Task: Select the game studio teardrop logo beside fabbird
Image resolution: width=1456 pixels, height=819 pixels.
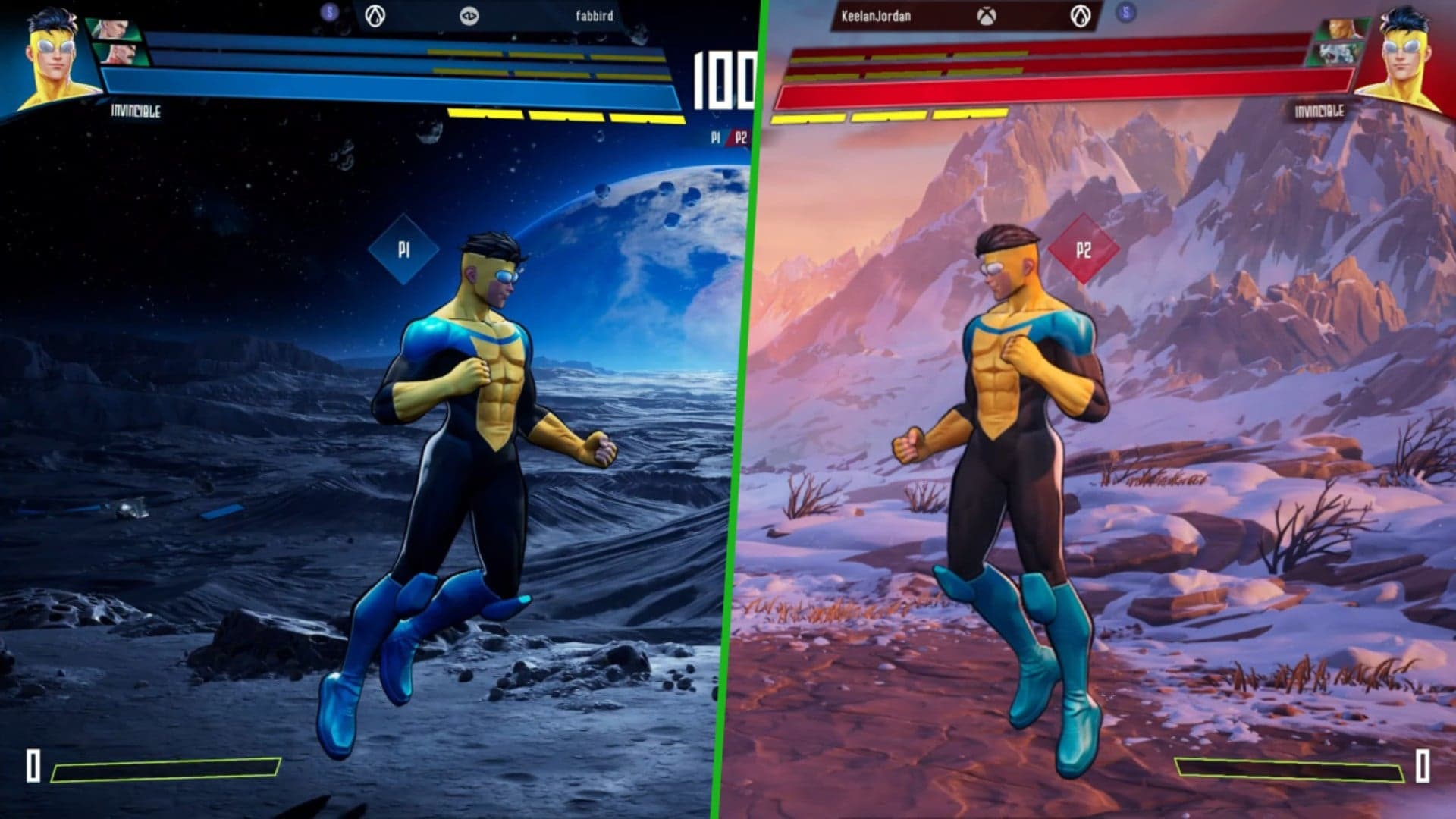Action: [x=374, y=17]
